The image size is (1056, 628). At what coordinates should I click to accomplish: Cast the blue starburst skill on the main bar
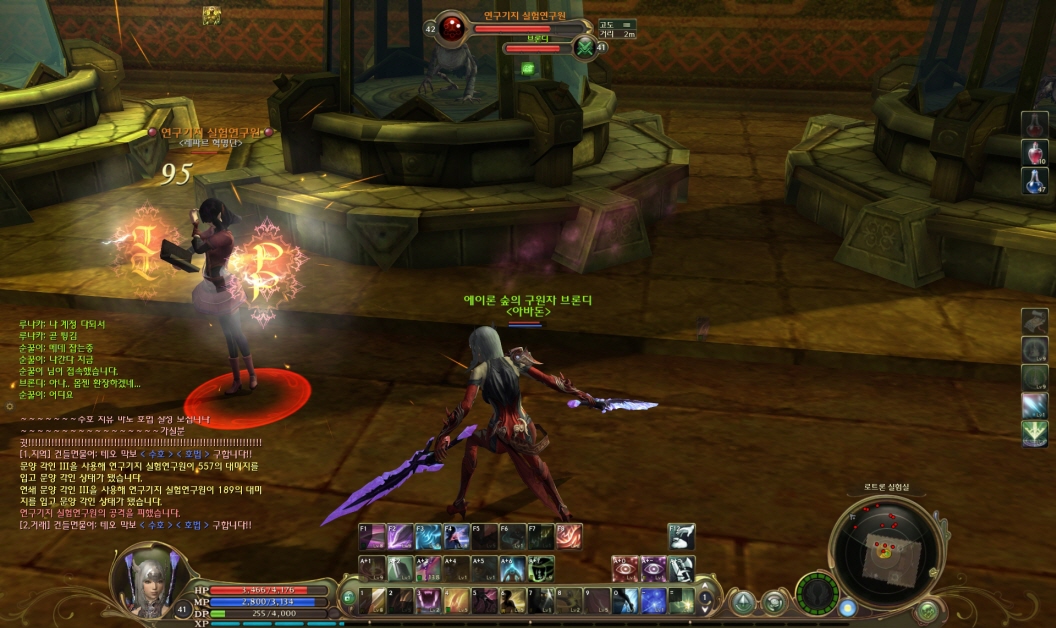(x=654, y=600)
